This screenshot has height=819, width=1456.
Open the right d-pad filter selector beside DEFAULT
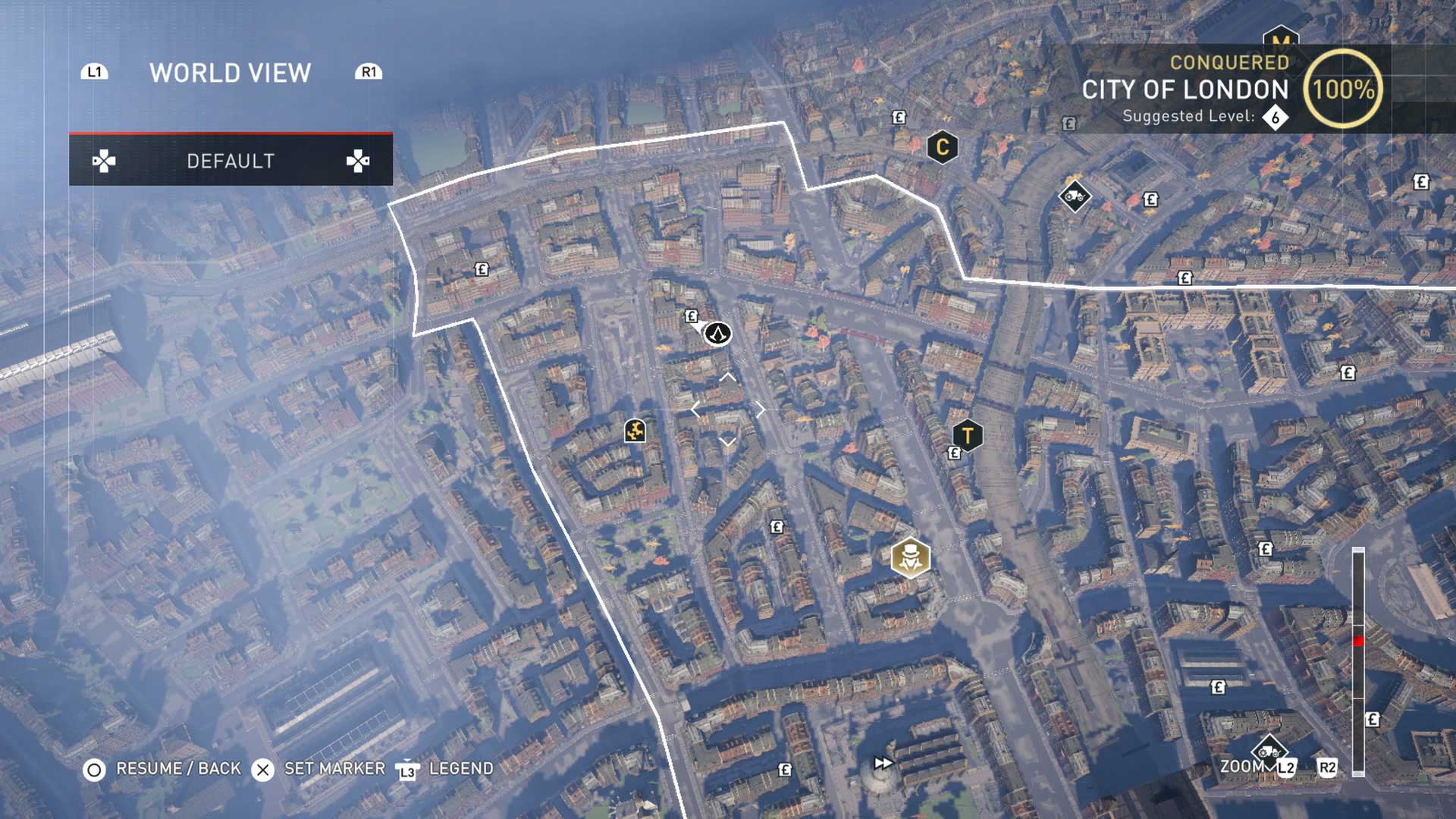[x=360, y=161]
